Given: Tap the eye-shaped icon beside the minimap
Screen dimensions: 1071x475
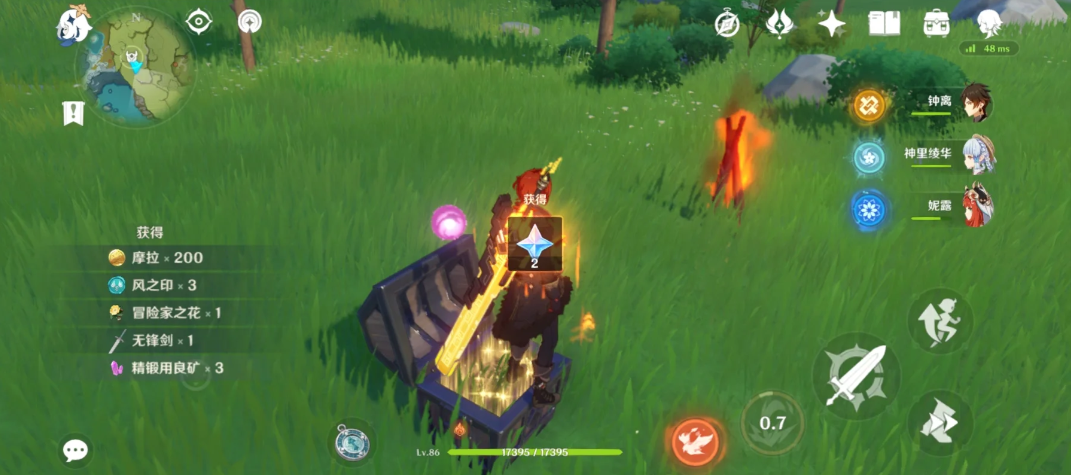Looking at the screenshot, I should [x=199, y=21].
